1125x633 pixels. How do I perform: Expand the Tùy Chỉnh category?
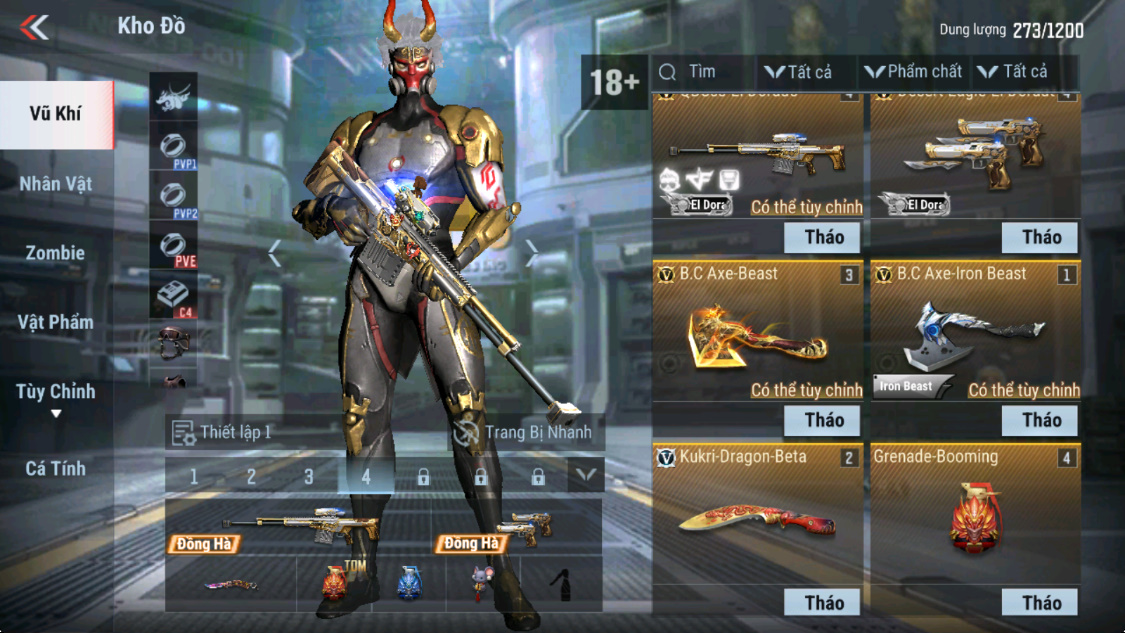(x=56, y=393)
